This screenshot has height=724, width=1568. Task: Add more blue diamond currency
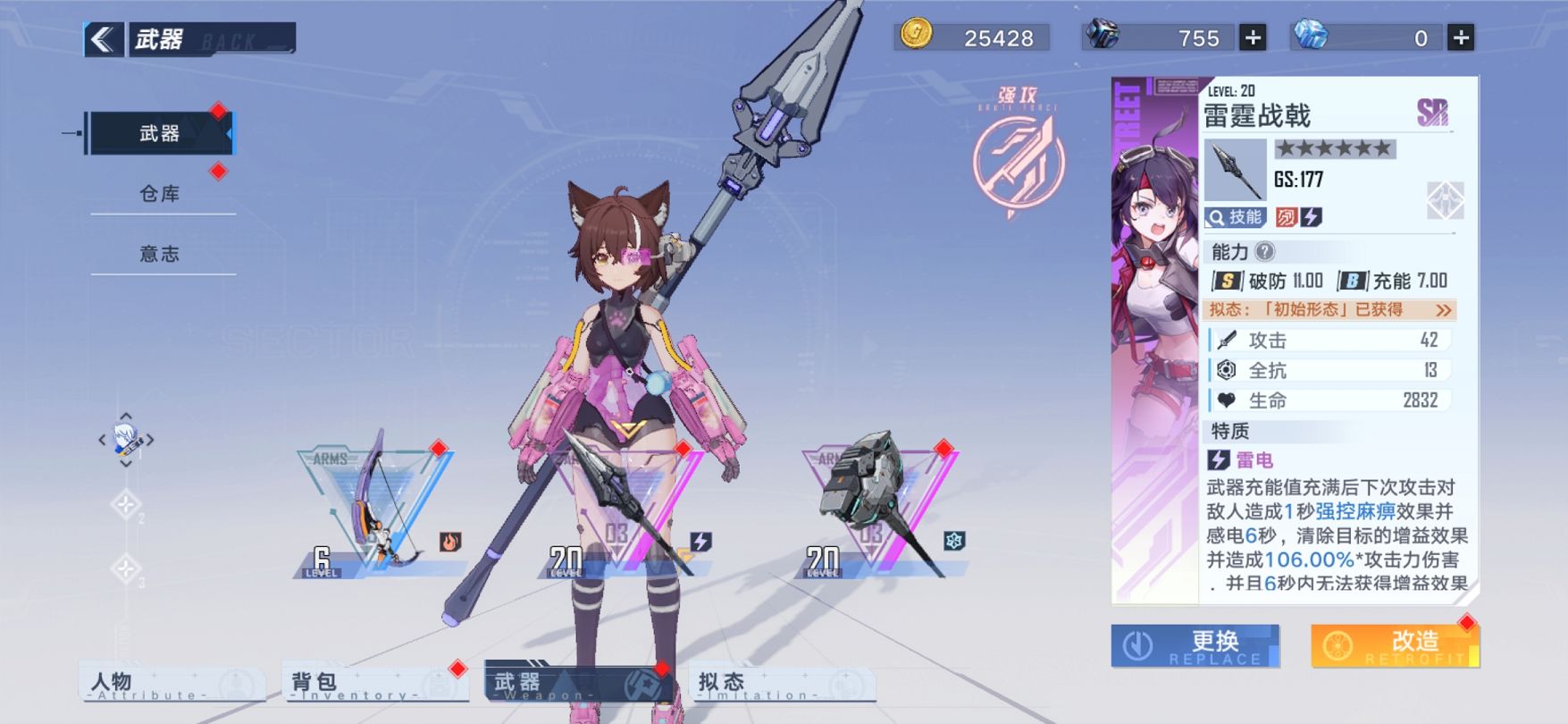pos(1461,38)
